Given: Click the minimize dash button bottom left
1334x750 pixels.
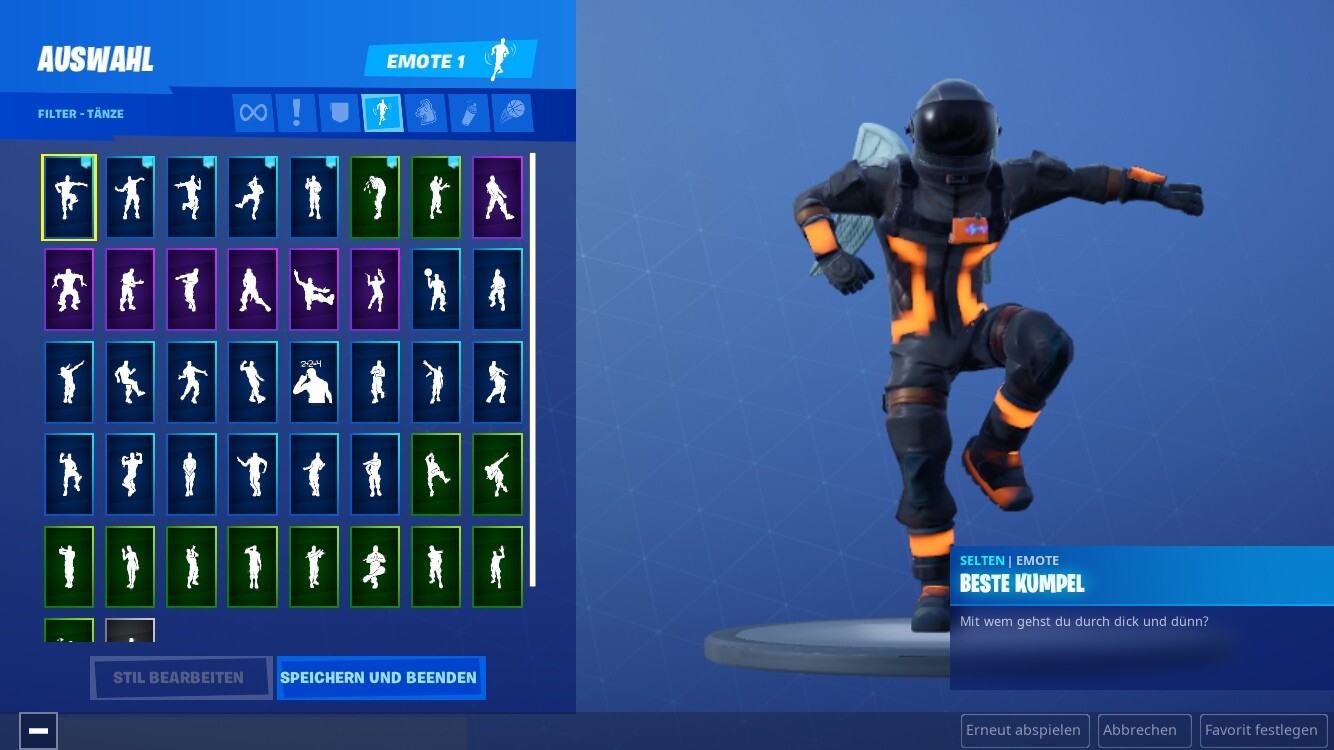Looking at the screenshot, I should [x=39, y=730].
